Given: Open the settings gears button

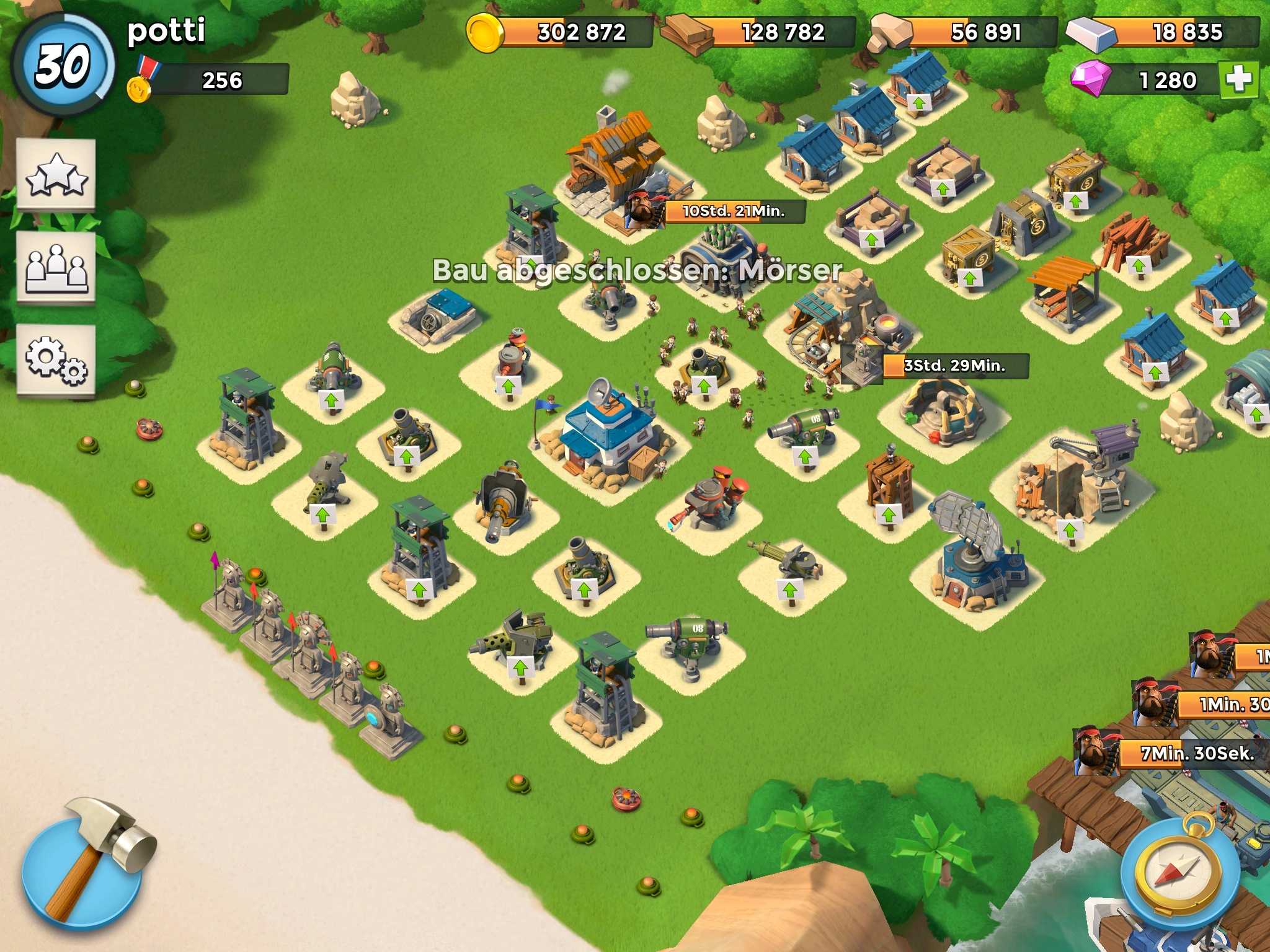Looking at the screenshot, I should click(x=56, y=359).
